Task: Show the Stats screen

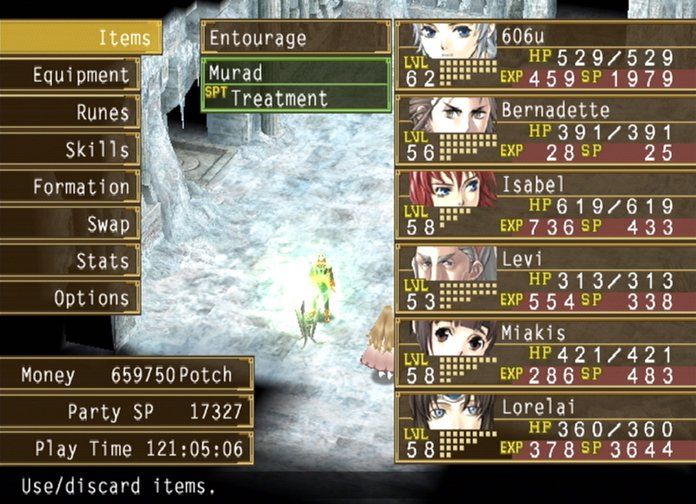Action: point(70,260)
